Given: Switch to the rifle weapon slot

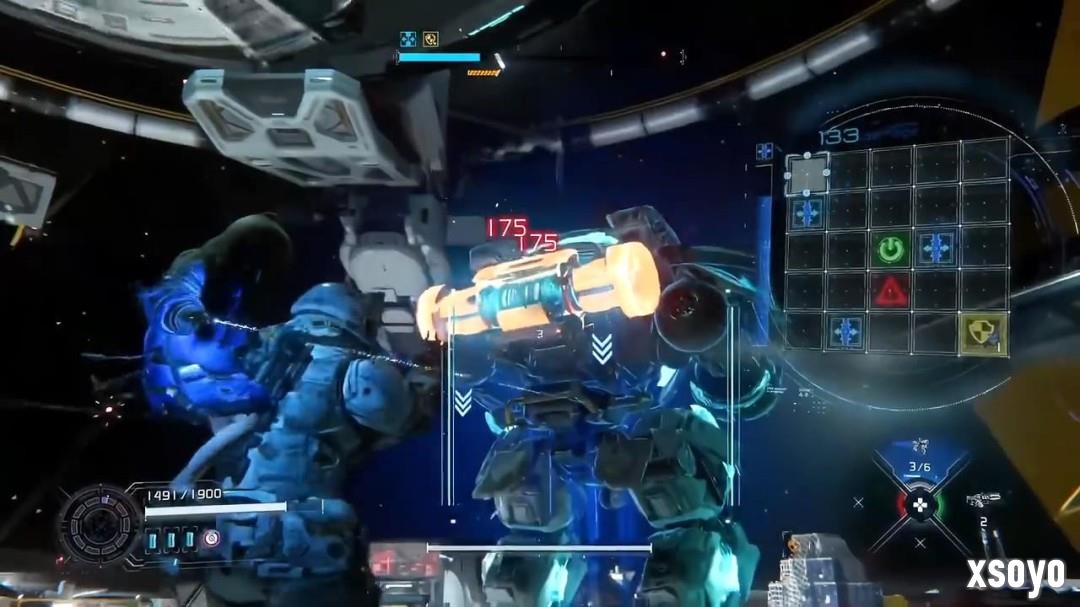Looking at the screenshot, I should click(982, 500).
